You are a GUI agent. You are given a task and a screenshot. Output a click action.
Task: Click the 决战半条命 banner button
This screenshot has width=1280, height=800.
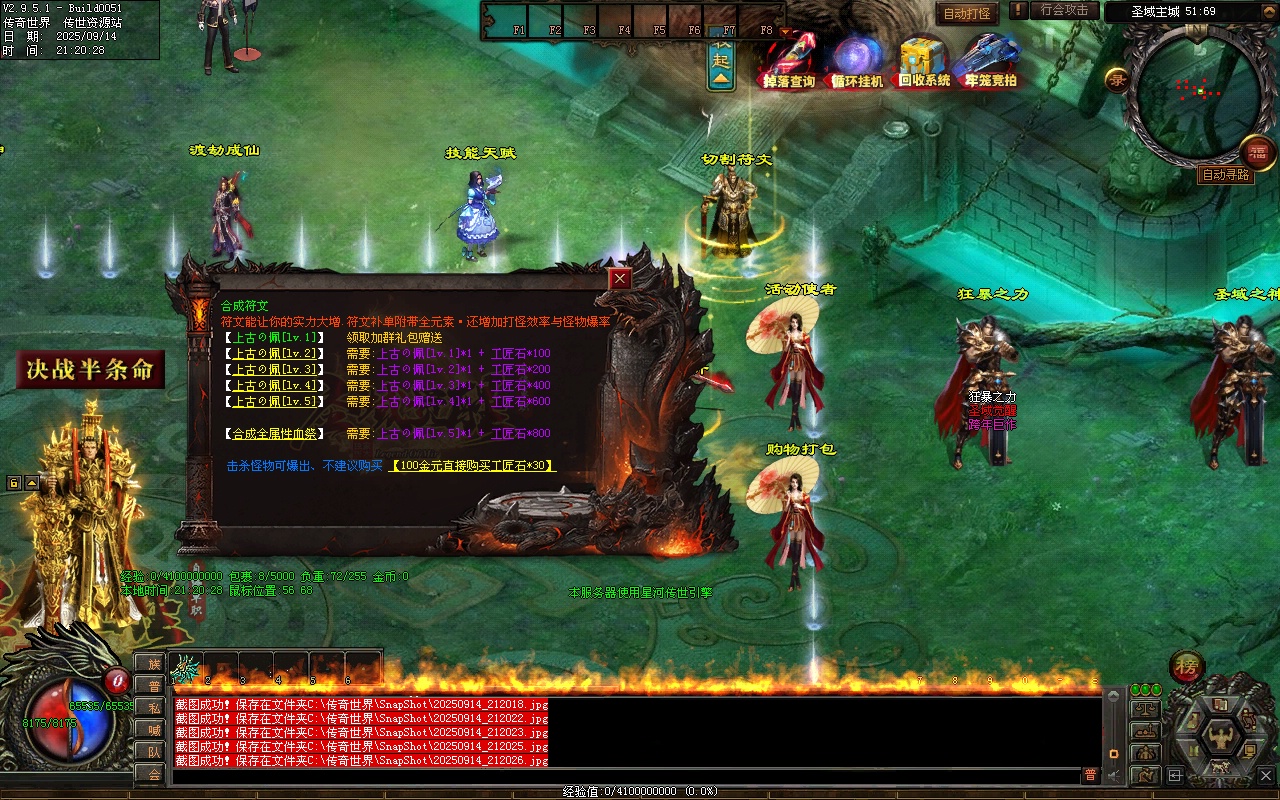[90, 370]
